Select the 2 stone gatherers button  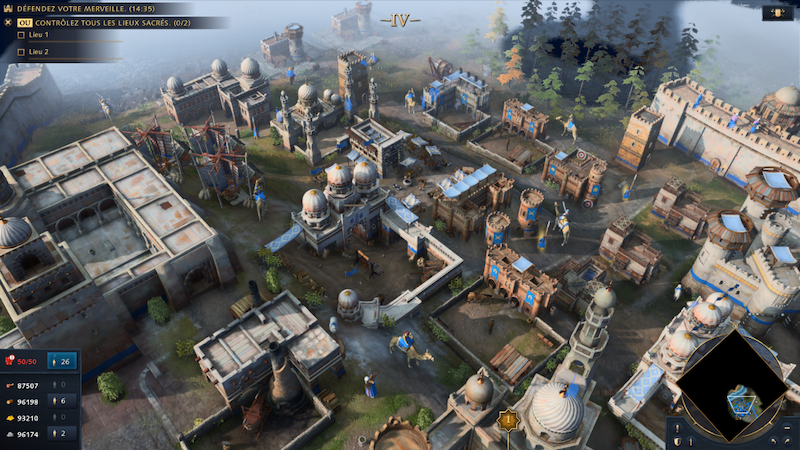[x=62, y=433]
